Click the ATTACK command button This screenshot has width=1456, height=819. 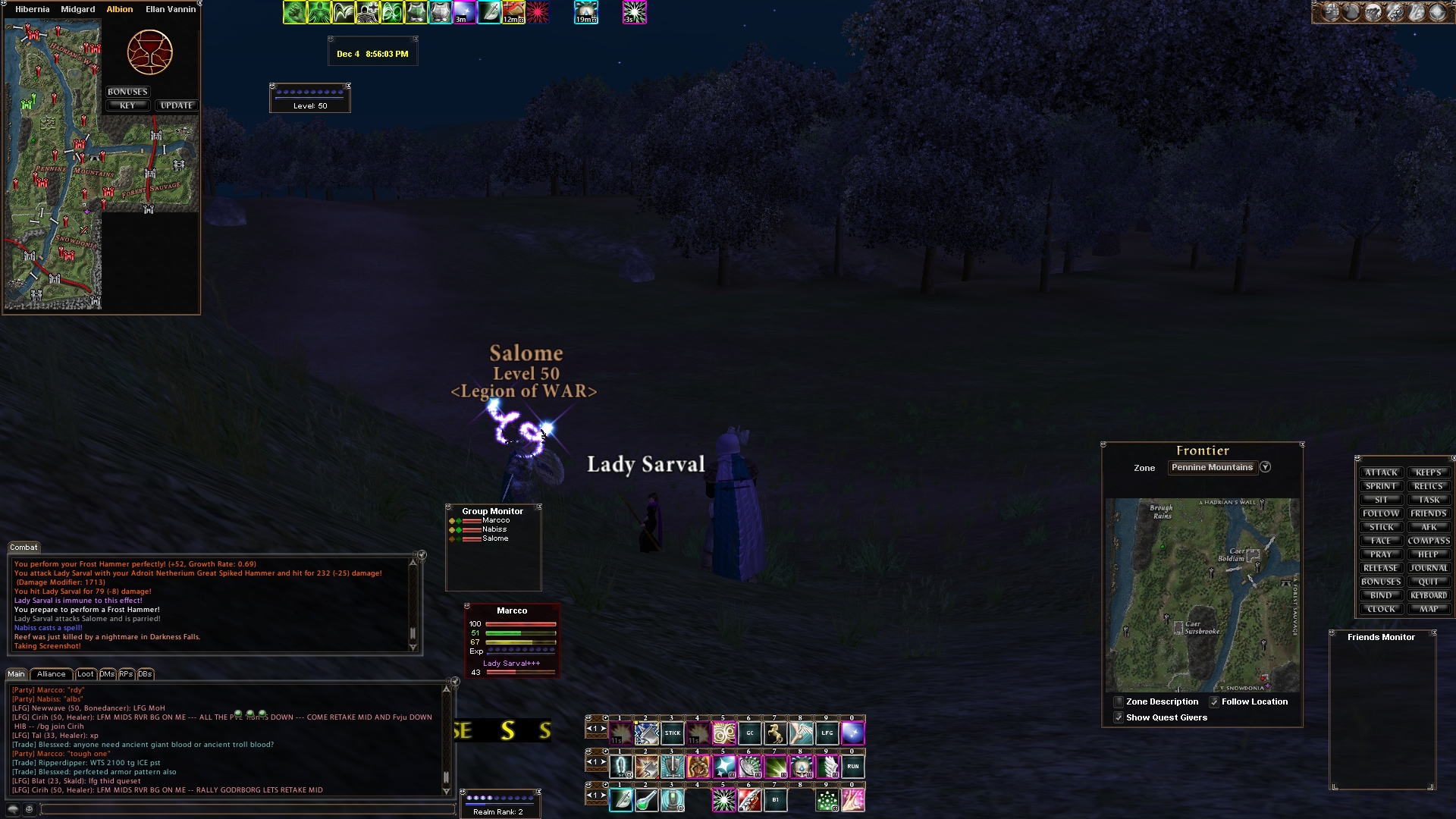pos(1381,472)
